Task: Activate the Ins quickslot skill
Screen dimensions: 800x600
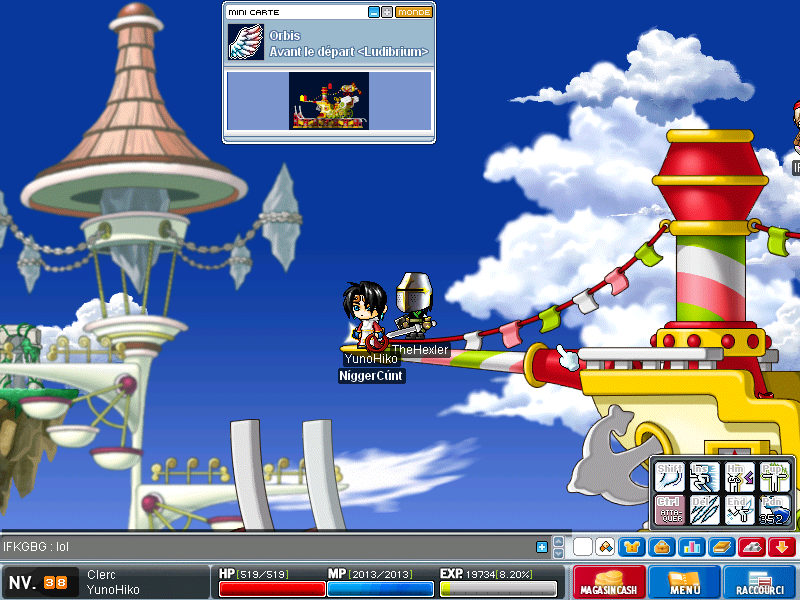Action: pyautogui.click(x=705, y=476)
